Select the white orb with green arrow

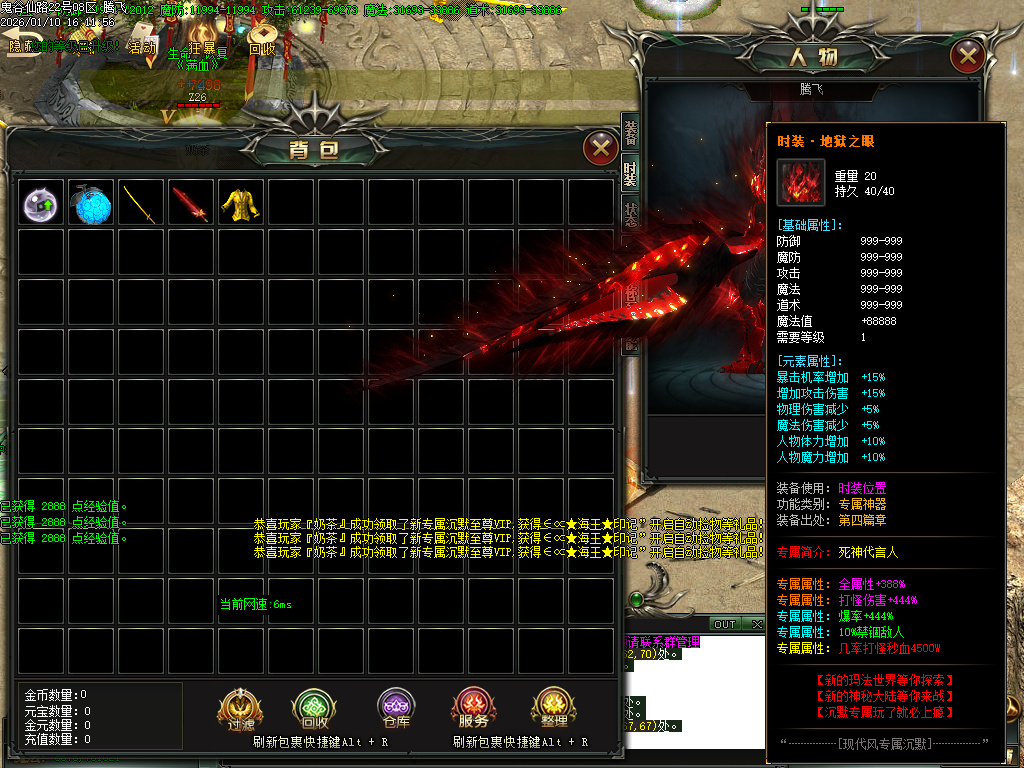coord(42,203)
